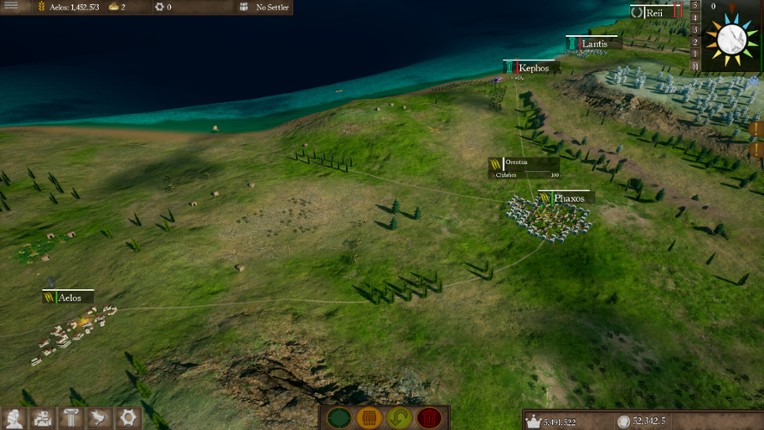Screen dimensions: 764x430
Task: Open the column icon panel
Action: 71,418
